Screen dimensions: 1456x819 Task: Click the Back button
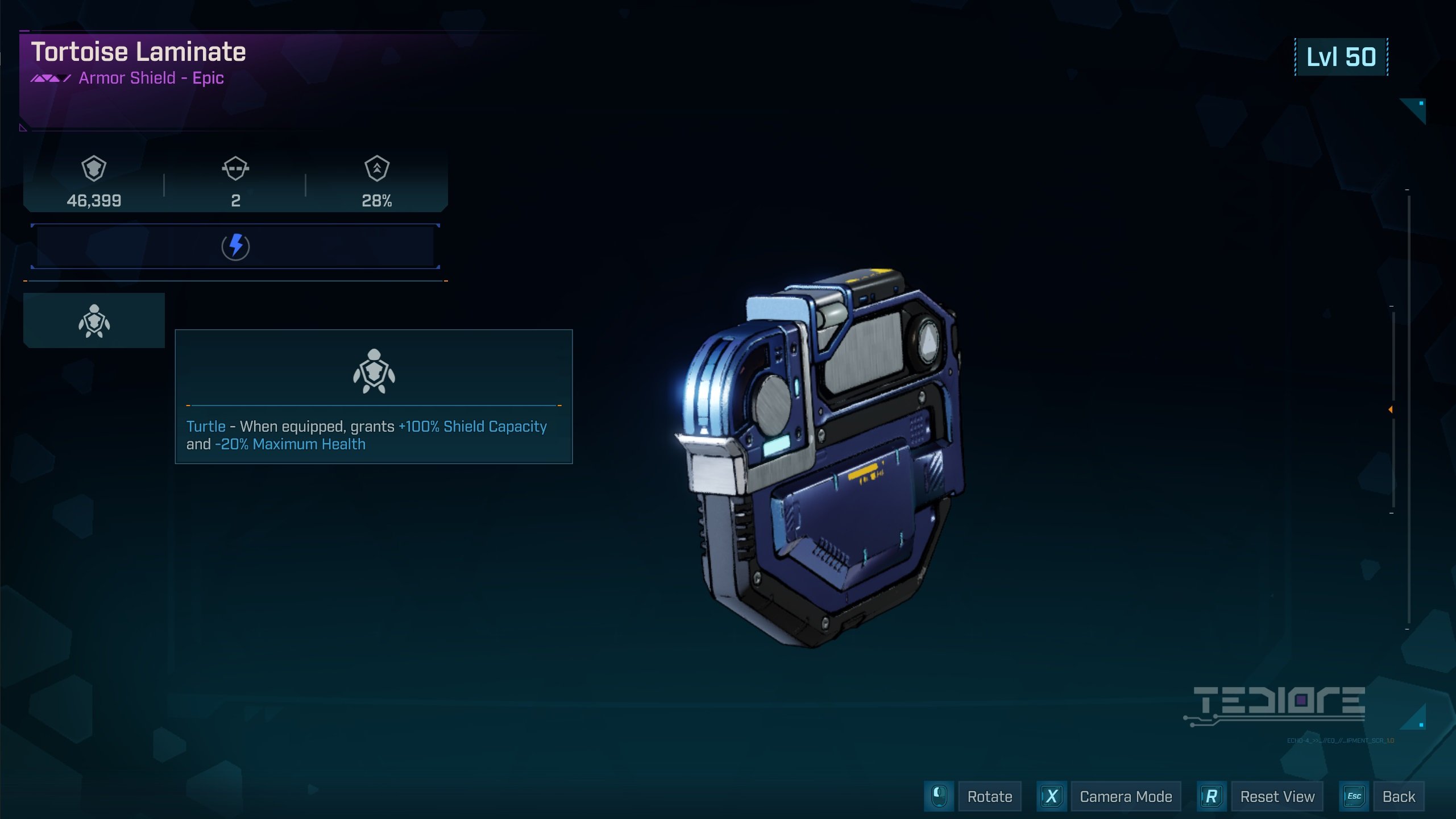(x=1398, y=796)
